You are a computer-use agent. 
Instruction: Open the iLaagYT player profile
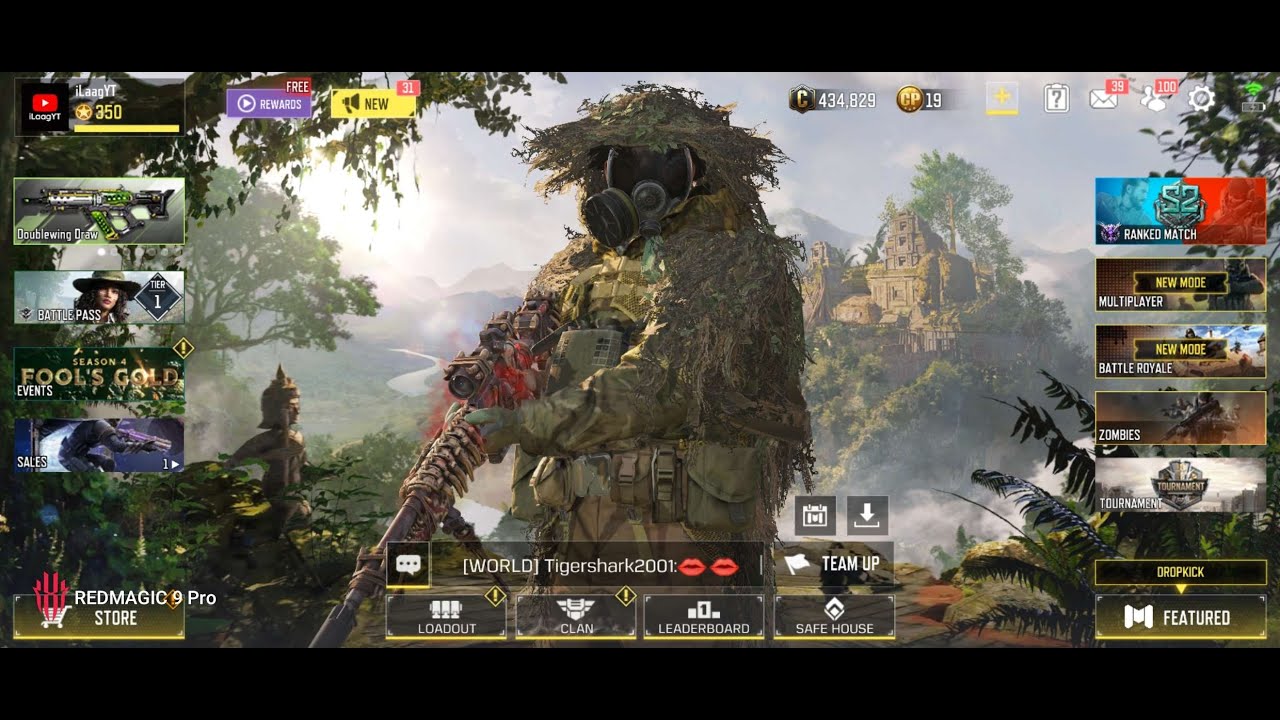tap(99, 108)
